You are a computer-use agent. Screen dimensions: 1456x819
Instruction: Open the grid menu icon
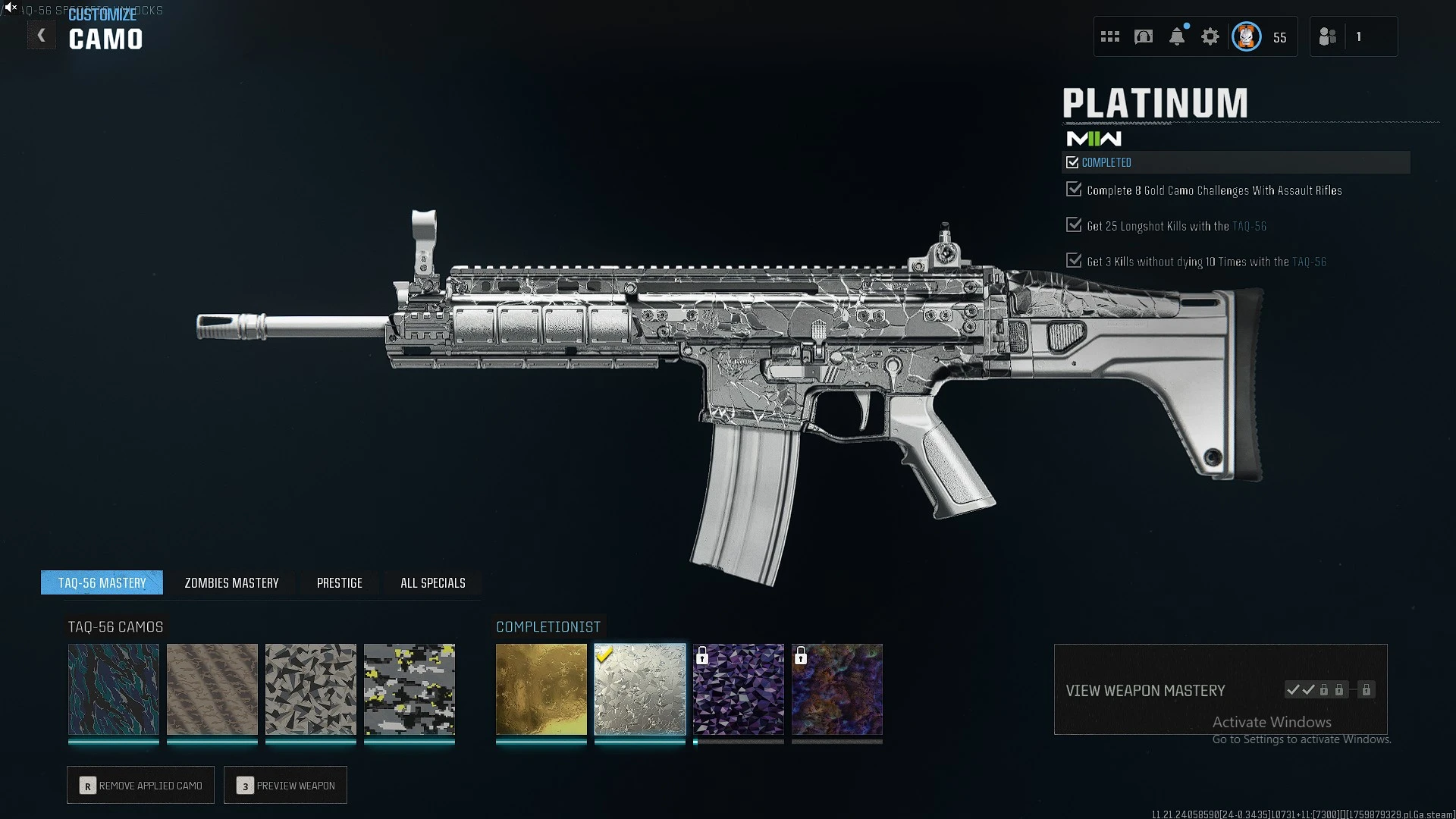coord(1110,36)
